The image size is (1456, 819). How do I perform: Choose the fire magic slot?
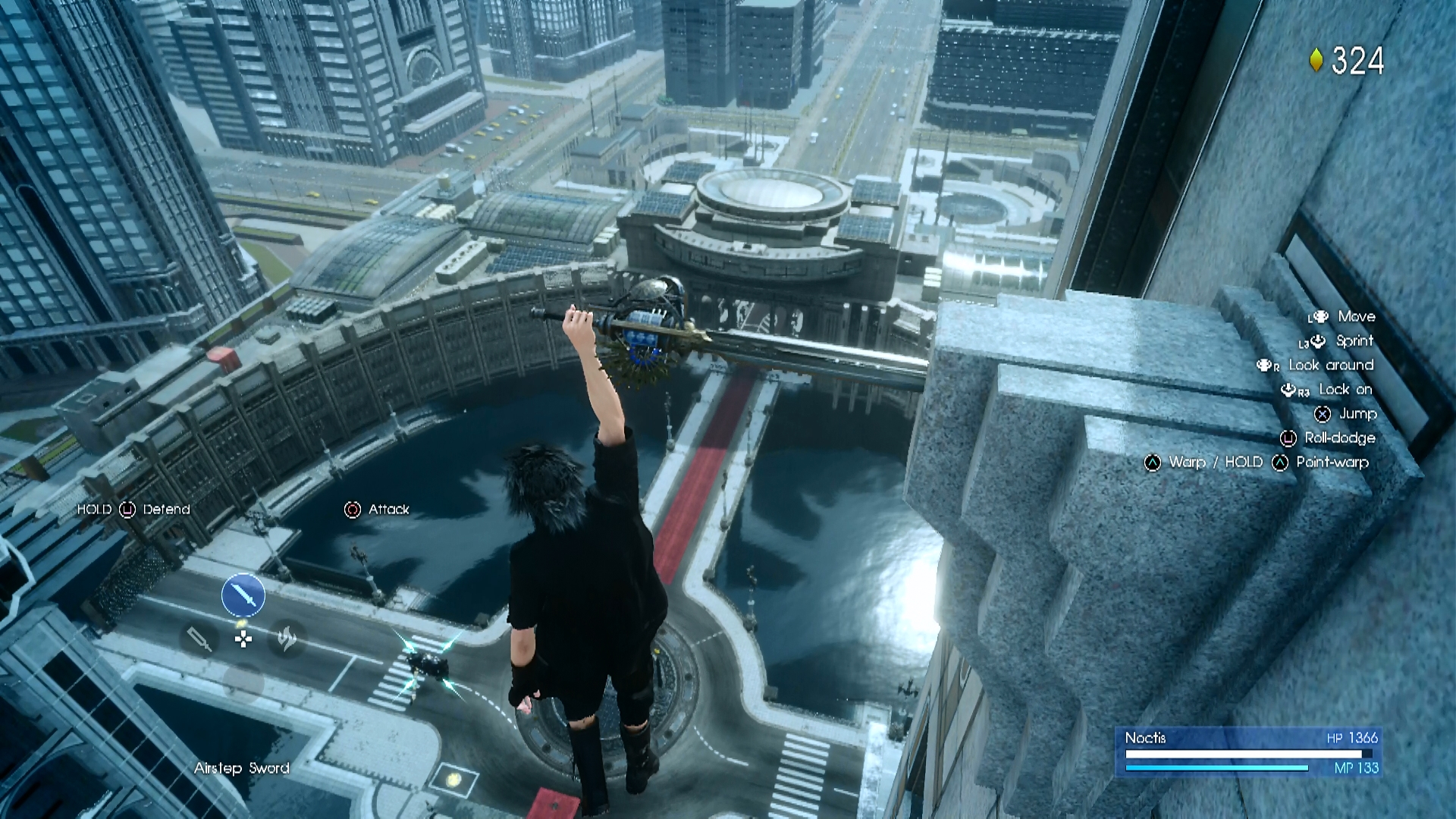pos(287,639)
